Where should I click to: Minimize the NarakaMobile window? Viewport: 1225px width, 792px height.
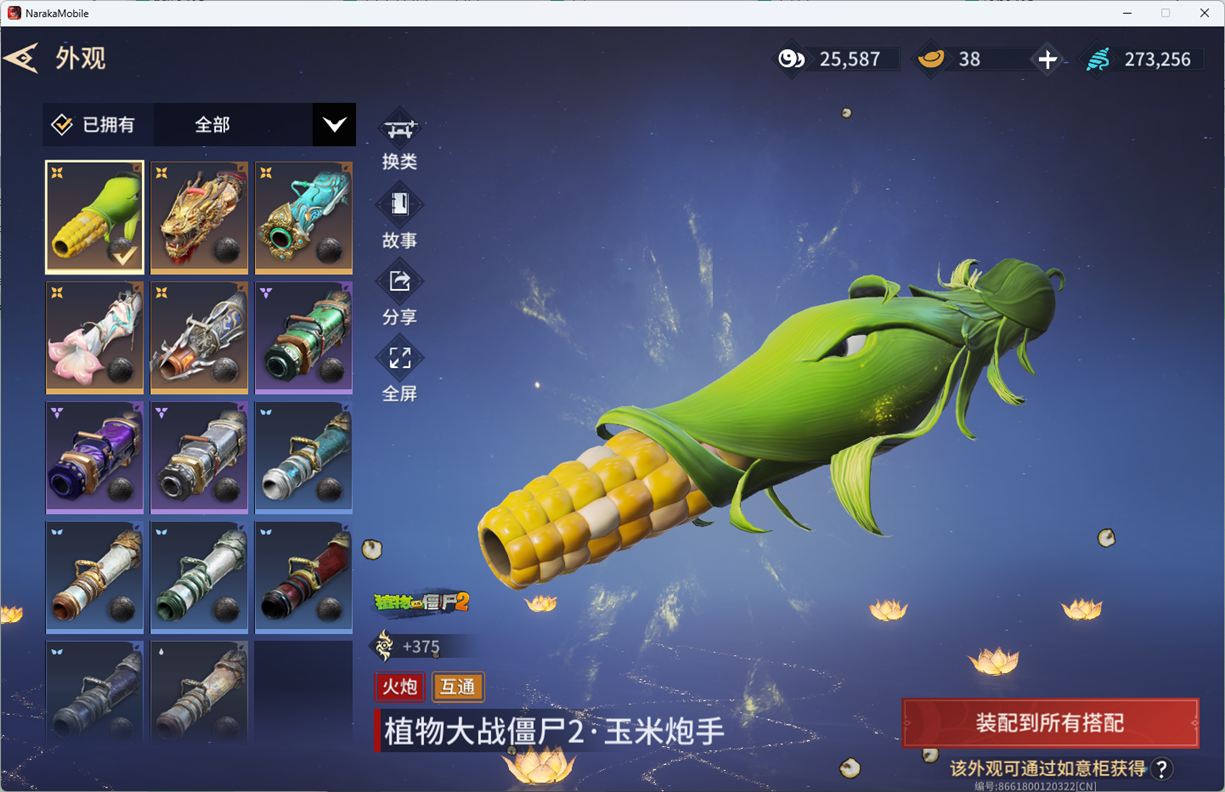point(1127,13)
